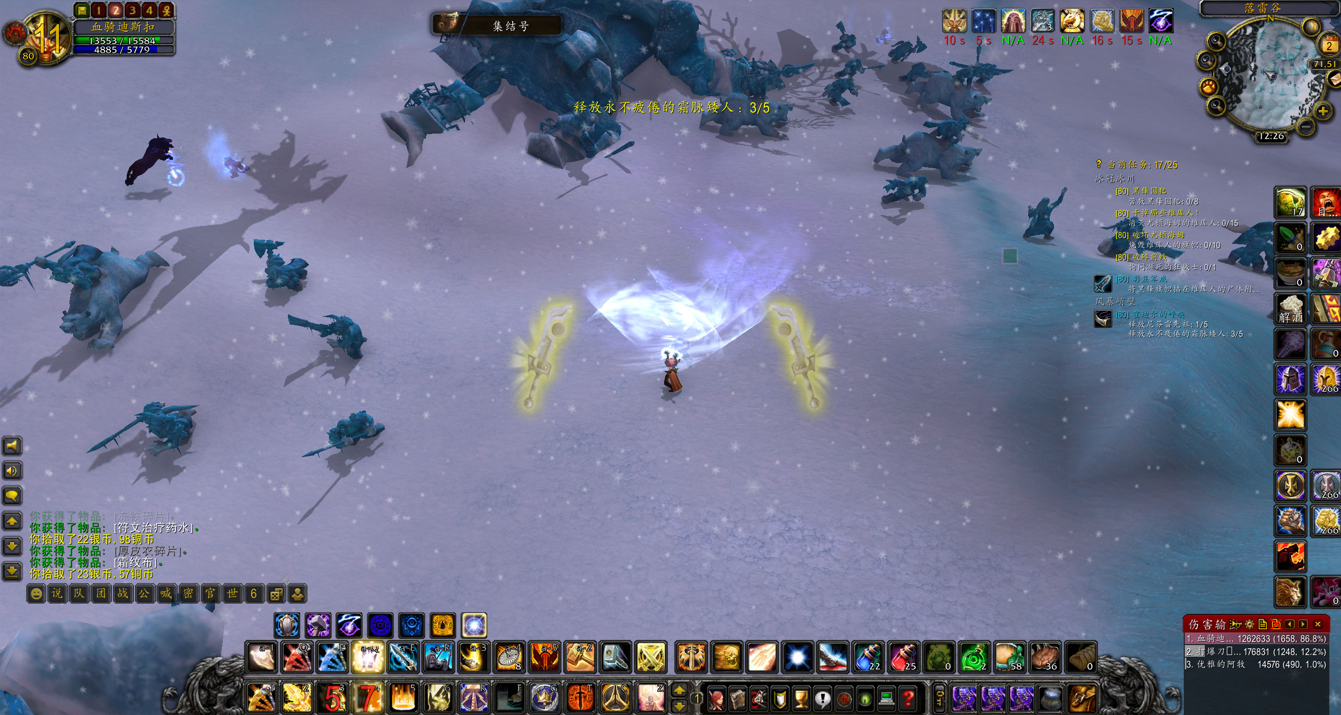Open the emote smiley chat button
Image resolution: width=1341 pixels, height=715 pixels.
[36, 594]
